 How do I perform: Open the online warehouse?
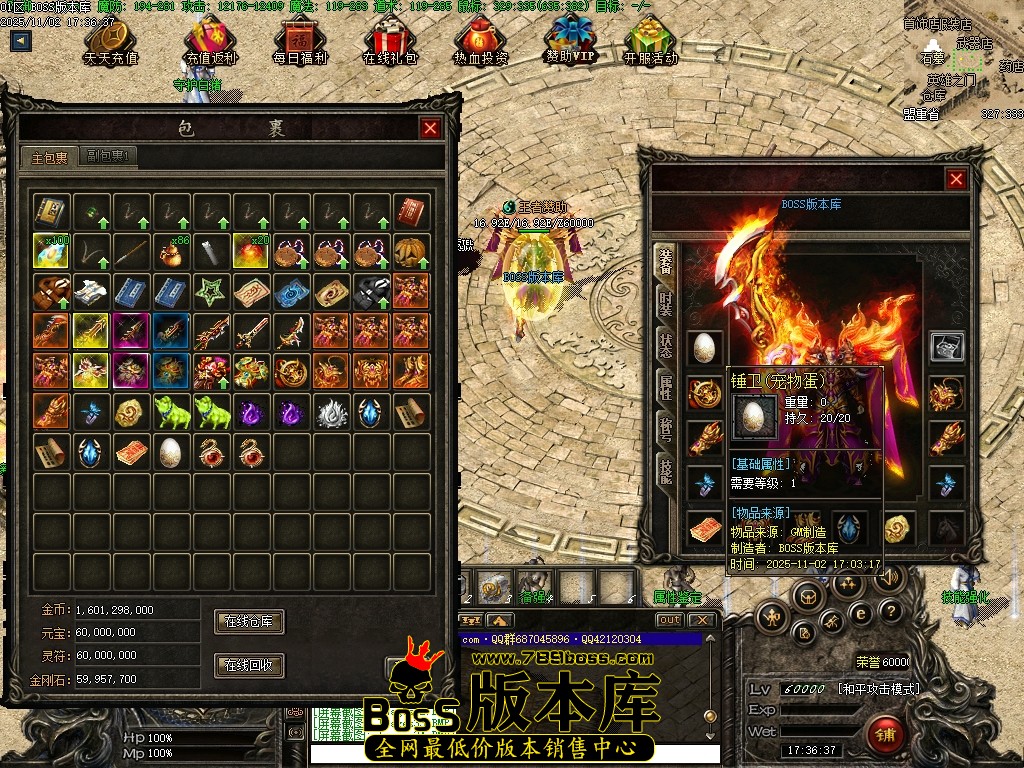249,621
